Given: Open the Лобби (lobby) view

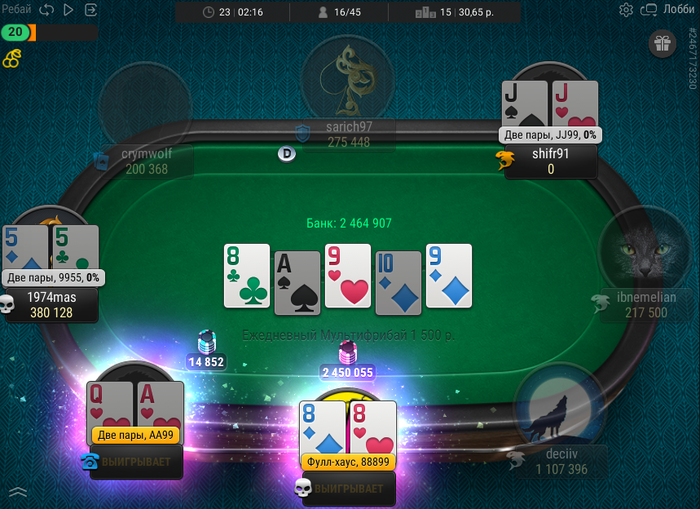Looking at the screenshot, I should 679,10.
